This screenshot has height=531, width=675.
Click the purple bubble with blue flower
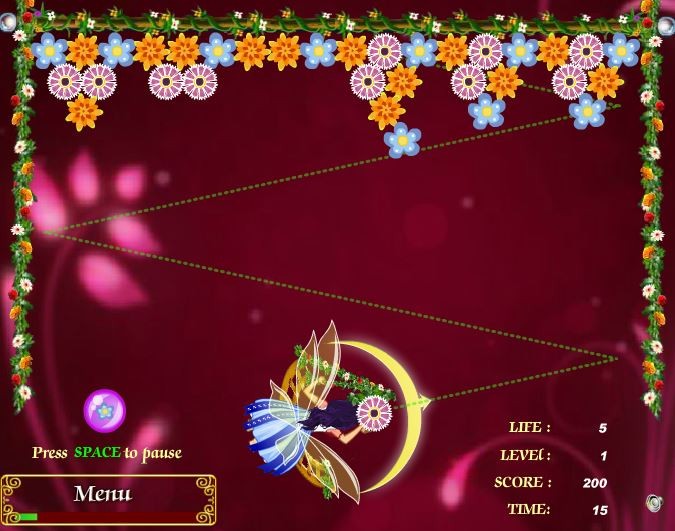click(x=103, y=410)
